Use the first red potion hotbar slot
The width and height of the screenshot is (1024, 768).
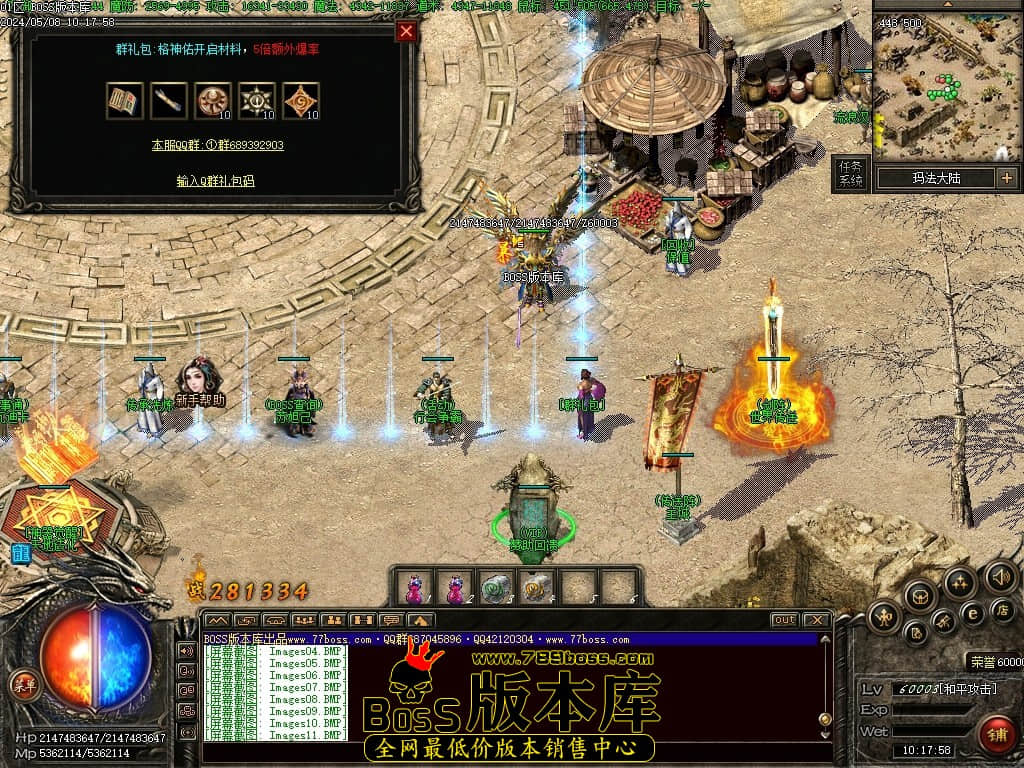pos(414,587)
